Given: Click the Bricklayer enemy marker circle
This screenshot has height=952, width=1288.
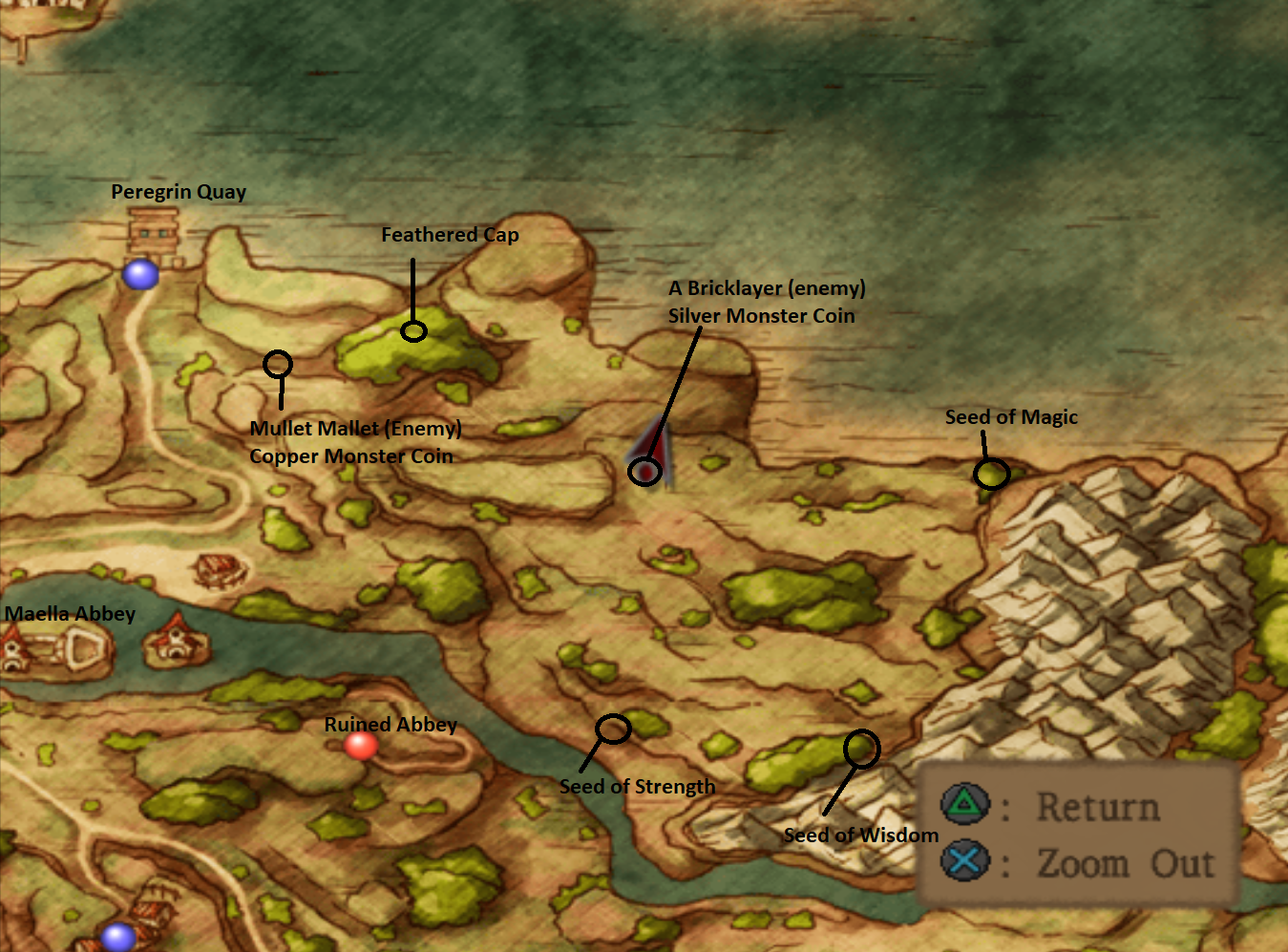Looking at the screenshot, I should pos(644,471).
